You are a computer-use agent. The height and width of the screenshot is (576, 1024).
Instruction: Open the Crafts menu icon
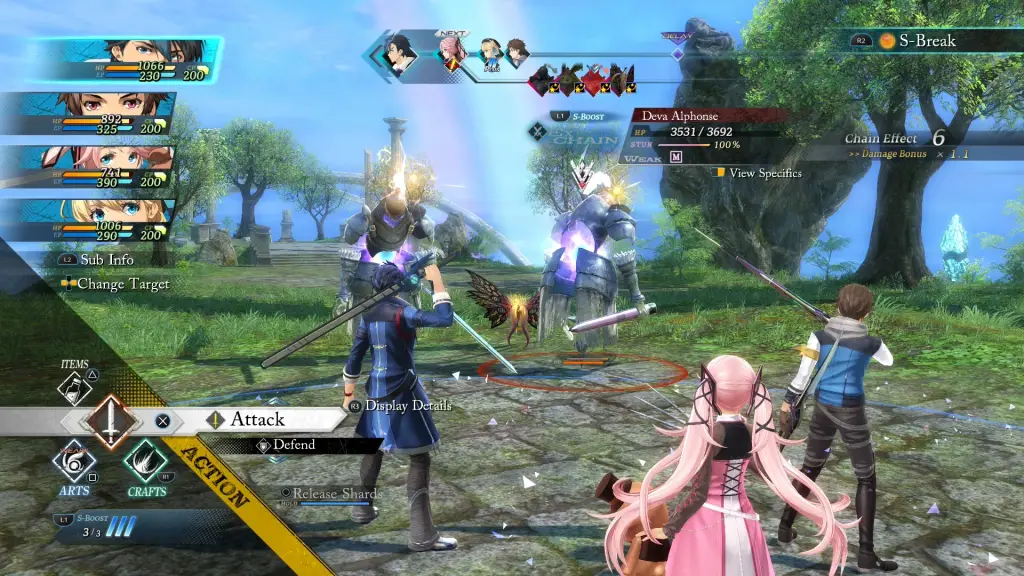click(146, 463)
